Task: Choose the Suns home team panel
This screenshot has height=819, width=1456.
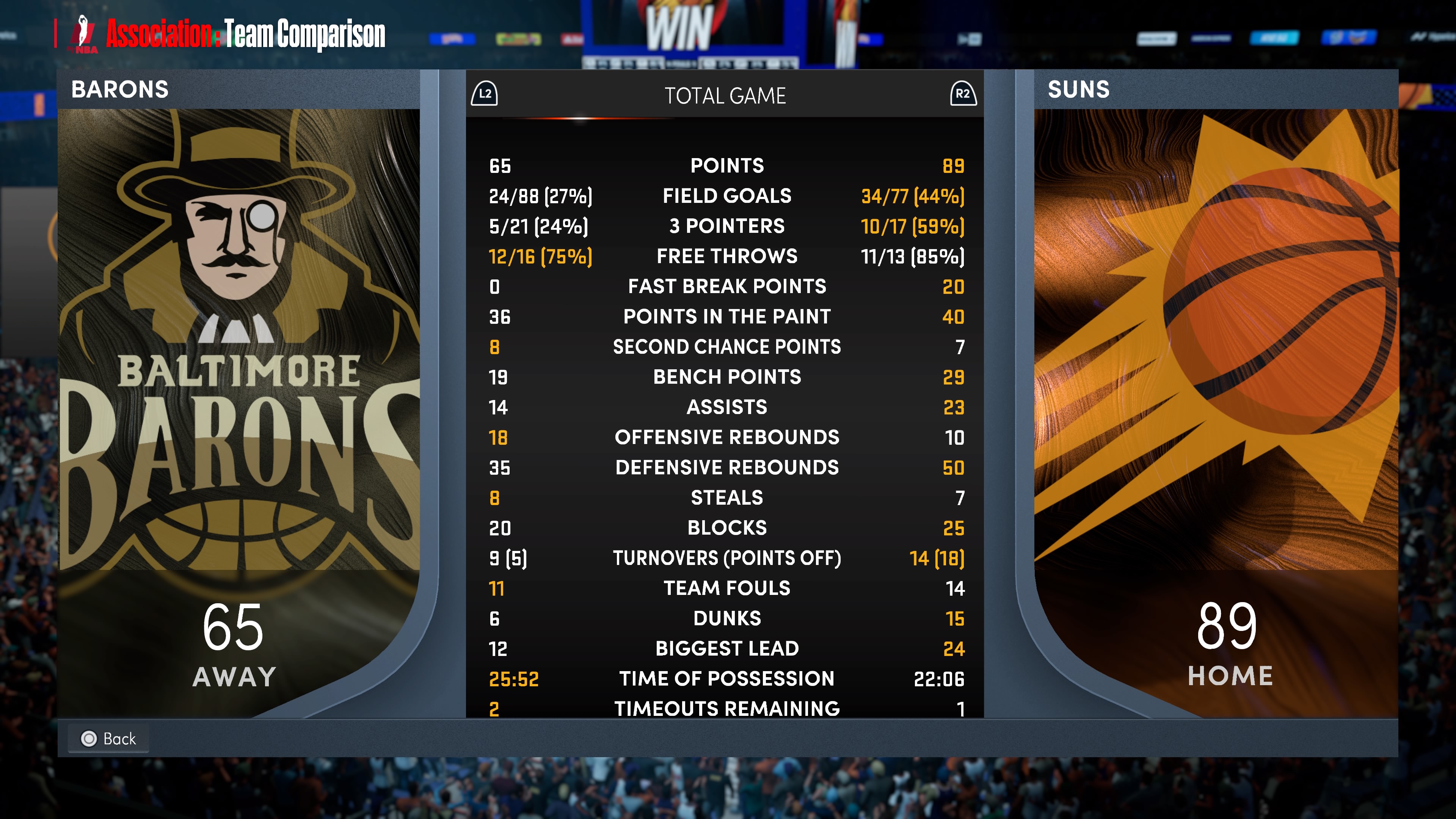Action: (1215, 367)
